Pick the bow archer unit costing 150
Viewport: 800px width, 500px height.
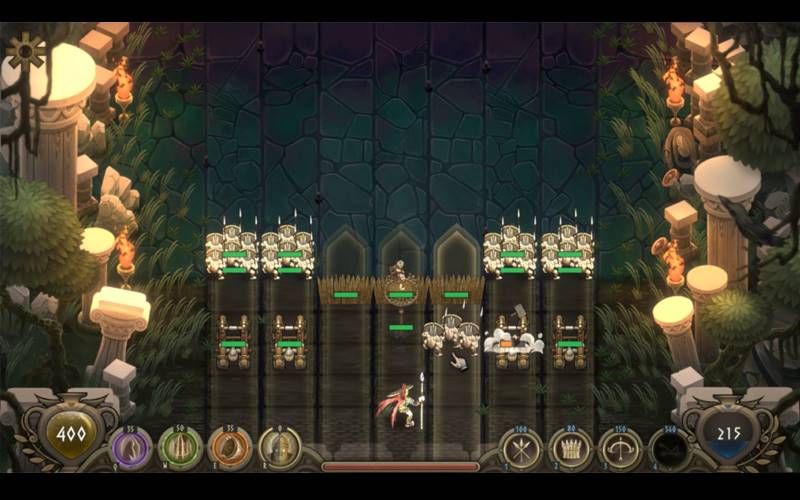[620, 449]
